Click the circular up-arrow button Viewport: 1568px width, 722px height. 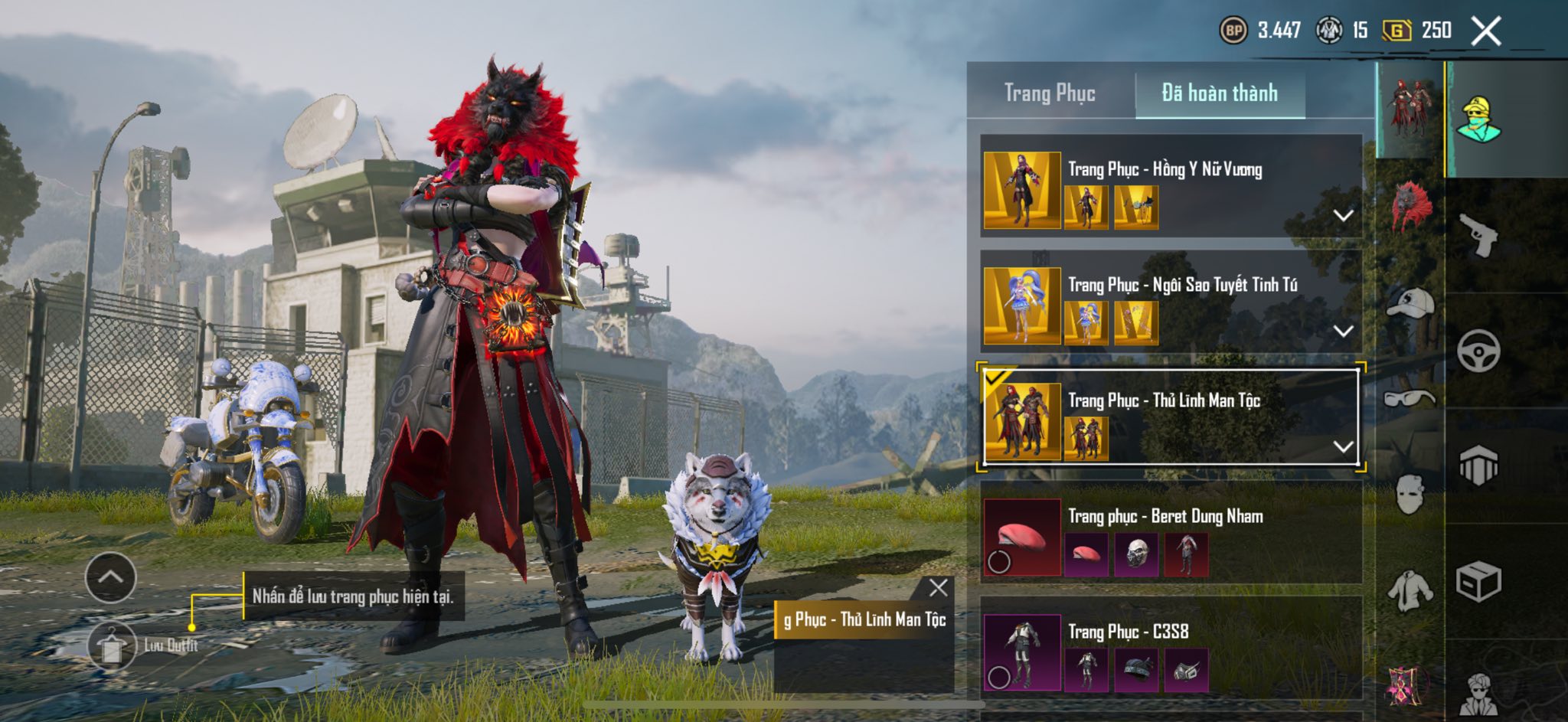click(111, 577)
